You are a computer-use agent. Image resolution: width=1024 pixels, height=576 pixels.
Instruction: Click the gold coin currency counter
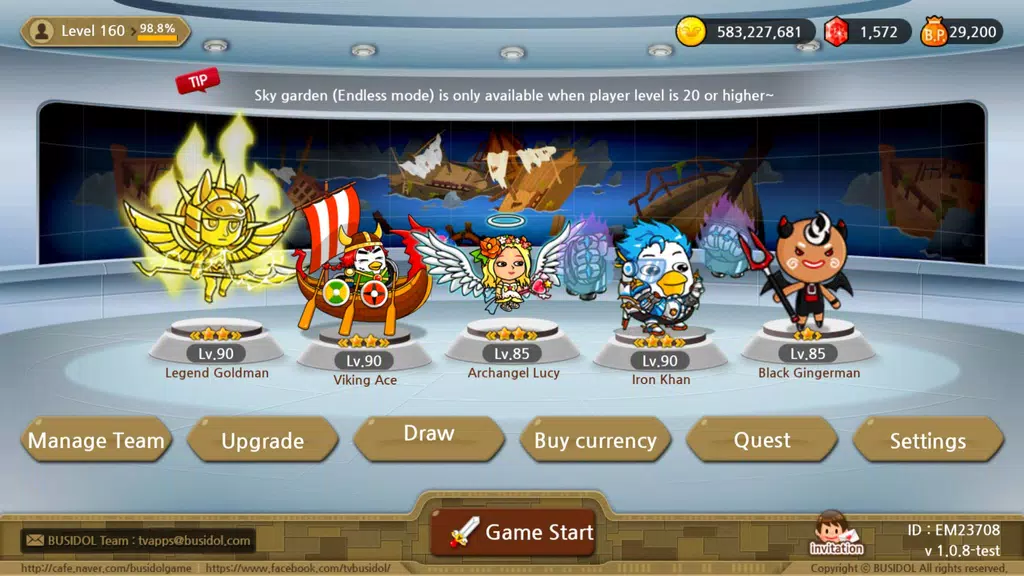point(742,32)
